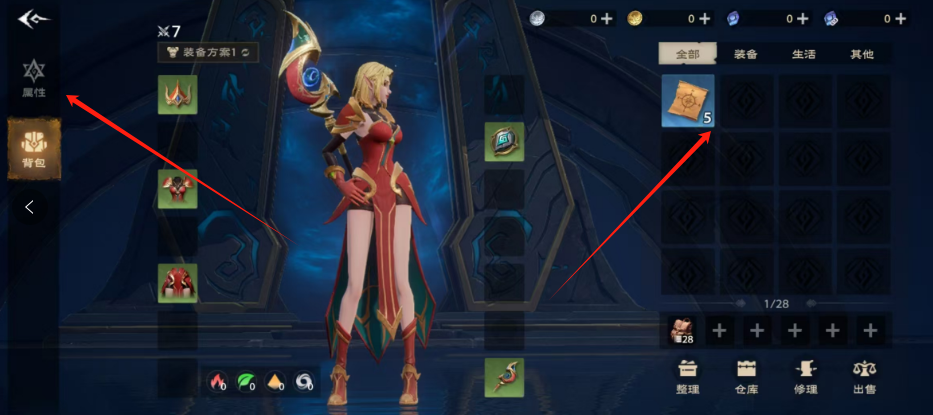Switch to the 其他 item tab
933x415 pixels.
861,54
